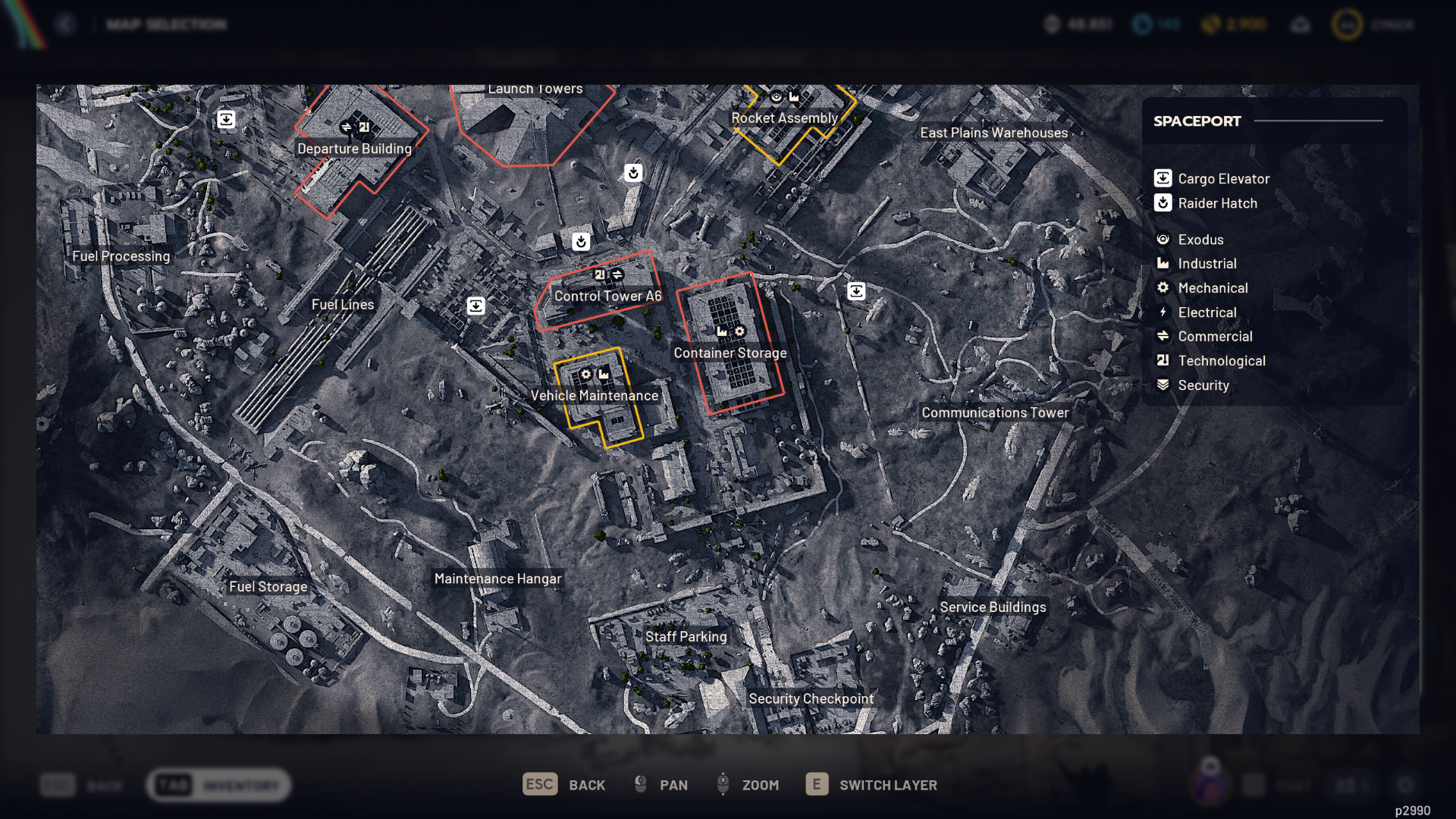Open the player level badge at top right
The width and height of the screenshot is (1456, 819).
pos(1346,24)
